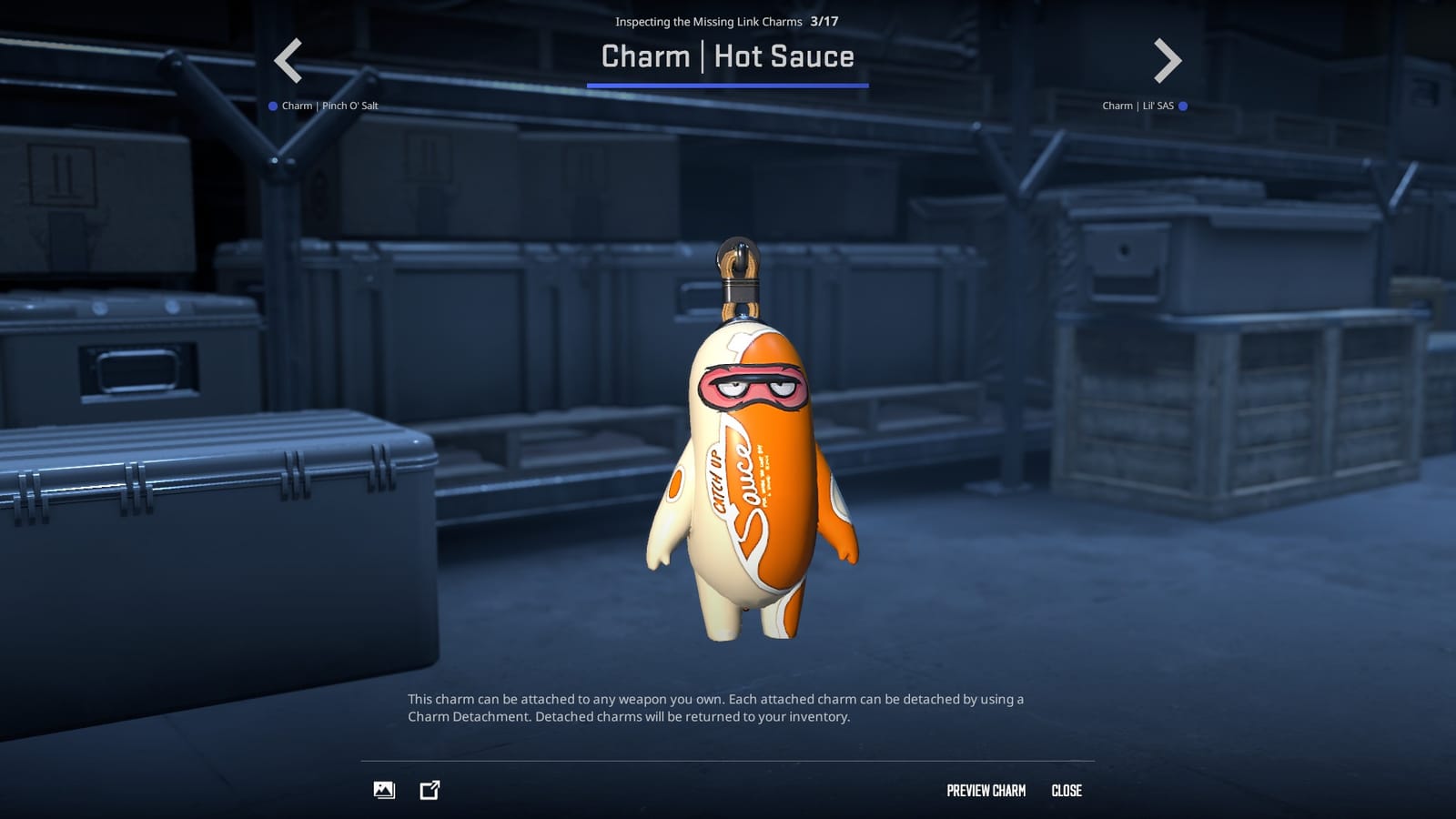Screen dimensions: 1456x819
Task: Click the image gallery icon near bottom
Action: pos(384,790)
